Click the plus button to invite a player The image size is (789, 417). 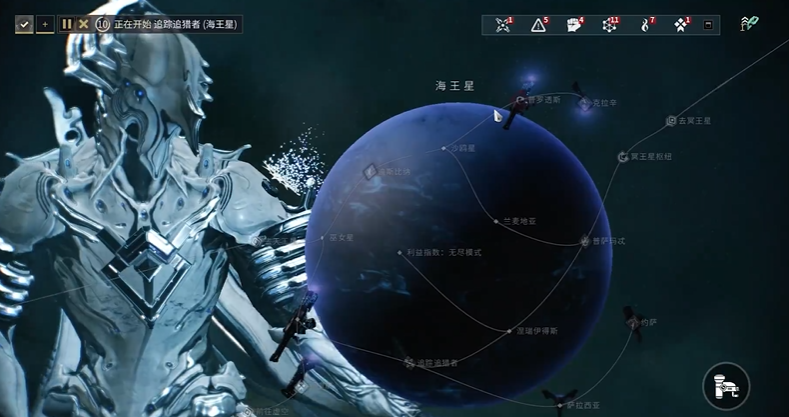44,24
